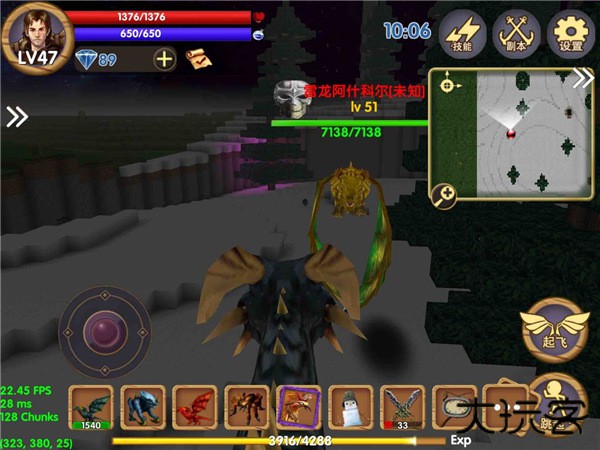
Task: Select the blue wolf beast hotbar slot
Action: coord(143,407)
